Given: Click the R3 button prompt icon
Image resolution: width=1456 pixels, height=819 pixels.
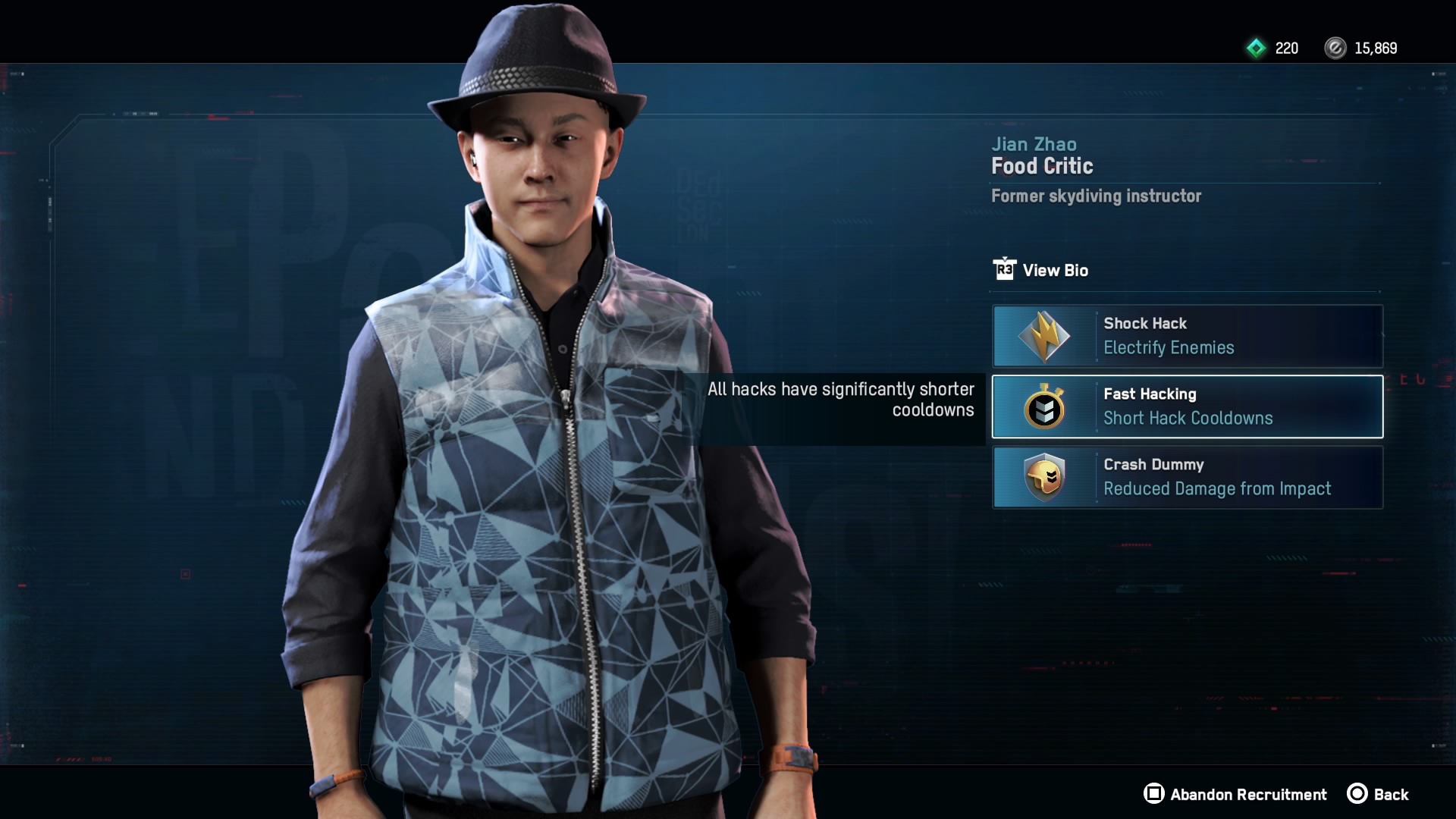Looking at the screenshot, I should click(1003, 270).
